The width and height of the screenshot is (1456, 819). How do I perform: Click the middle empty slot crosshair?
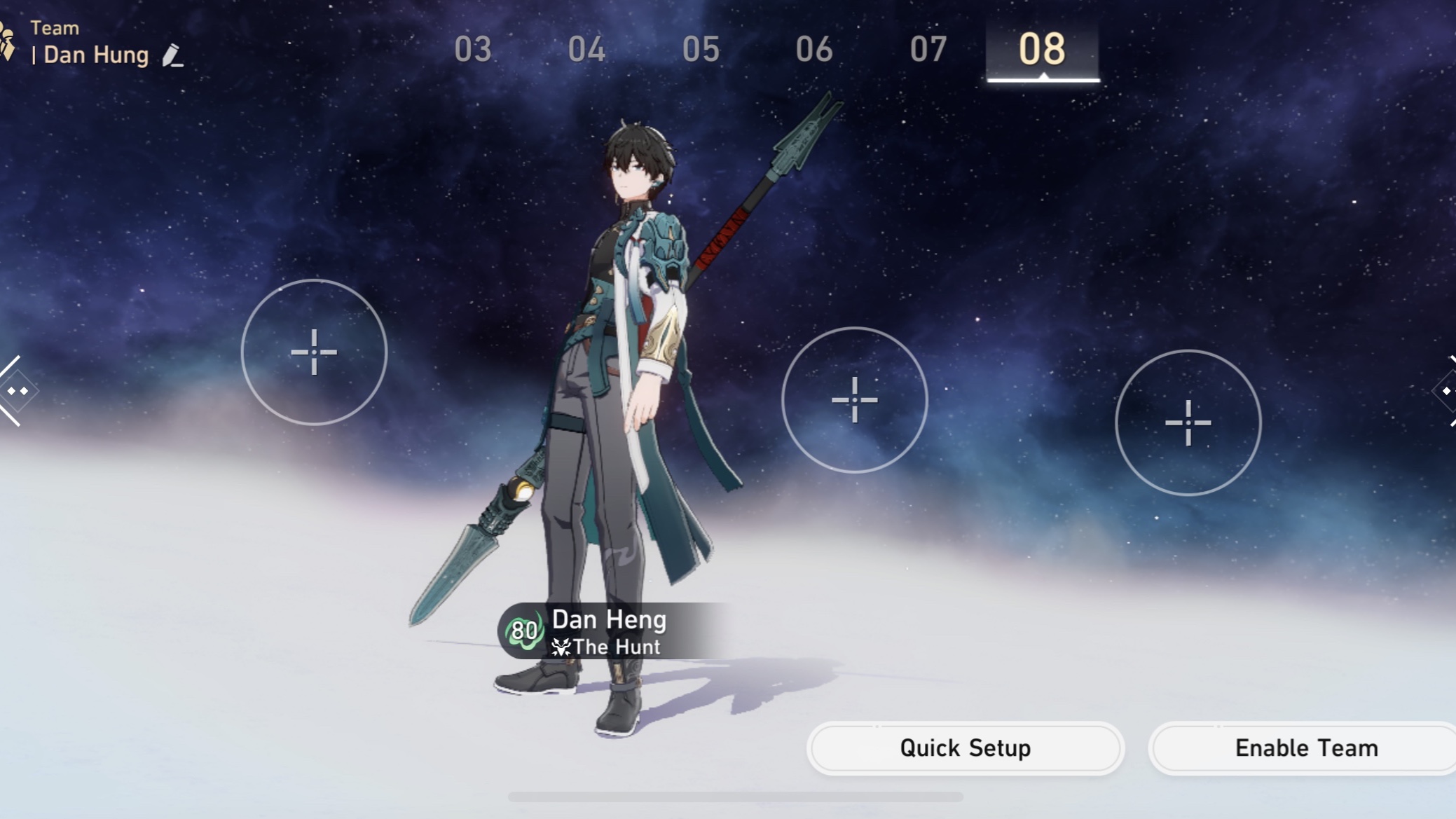coord(856,400)
